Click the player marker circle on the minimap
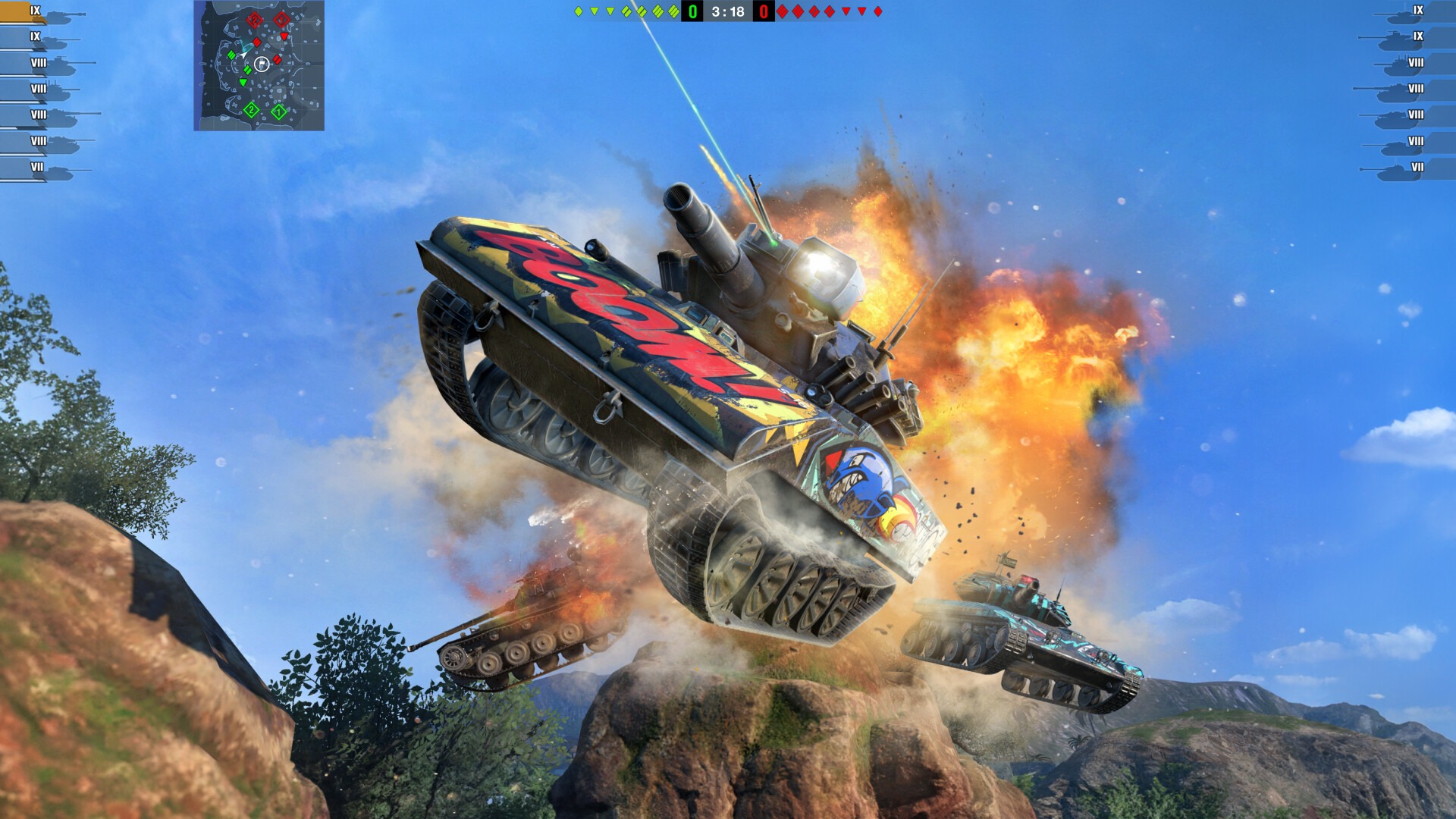Image resolution: width=1456 pixels, height=819 pixels. [263, 64]
